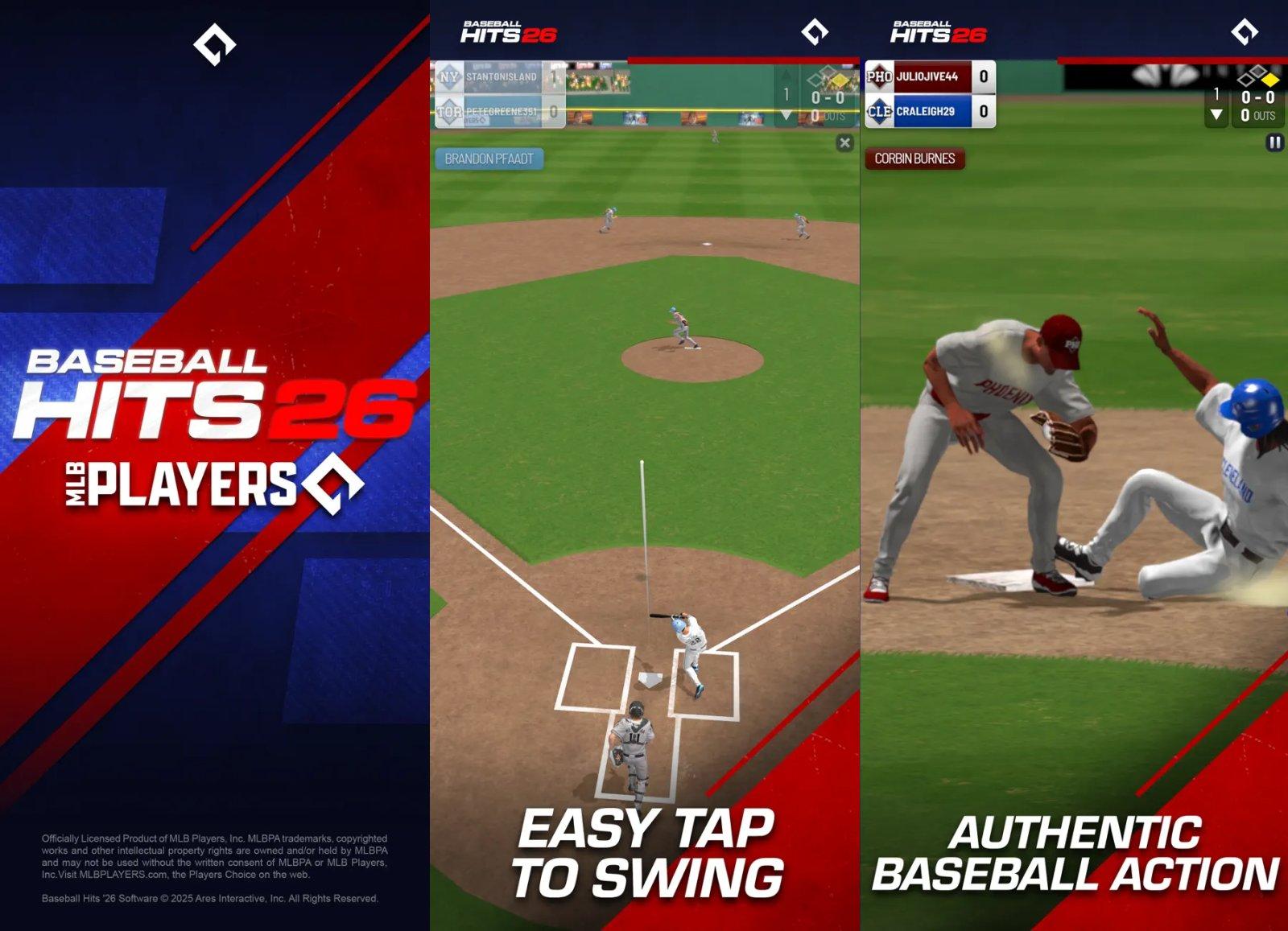The height and width of the screenshot is (931, 1288).
Task: Click the MLB Players logo icon top right
Action: 1244,32
